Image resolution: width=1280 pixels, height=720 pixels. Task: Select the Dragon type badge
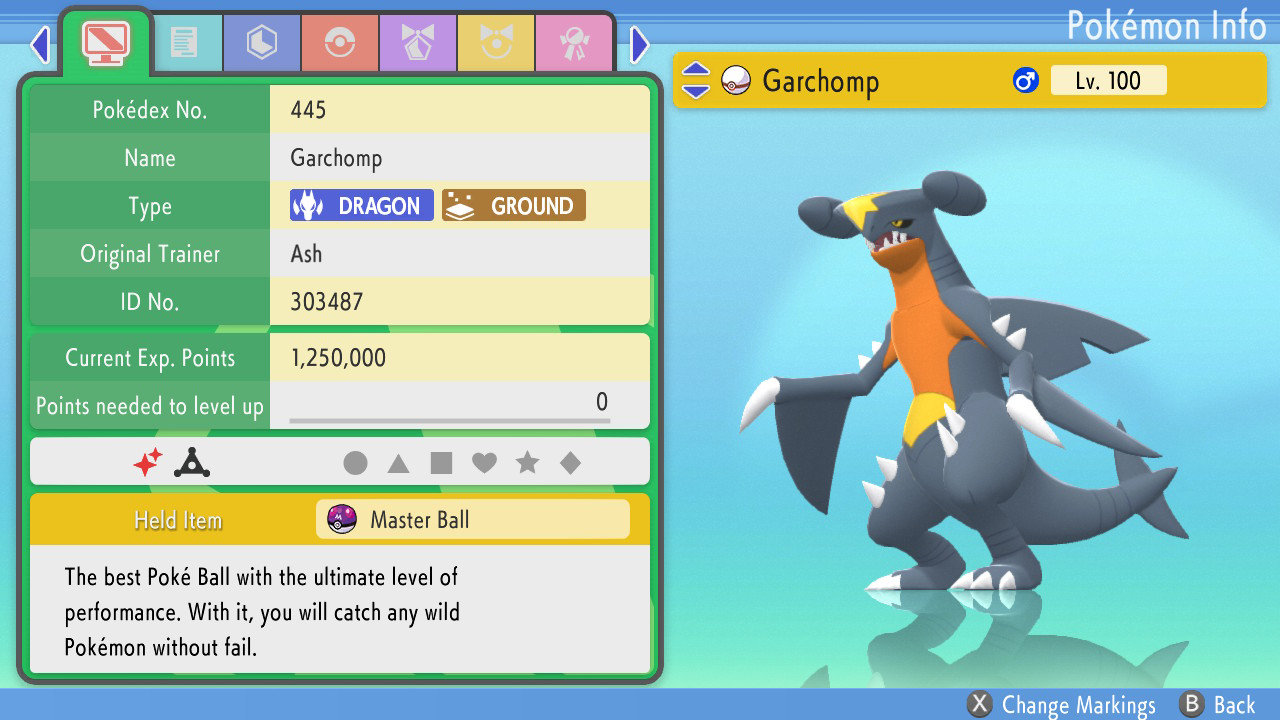(x=360, y=205)
